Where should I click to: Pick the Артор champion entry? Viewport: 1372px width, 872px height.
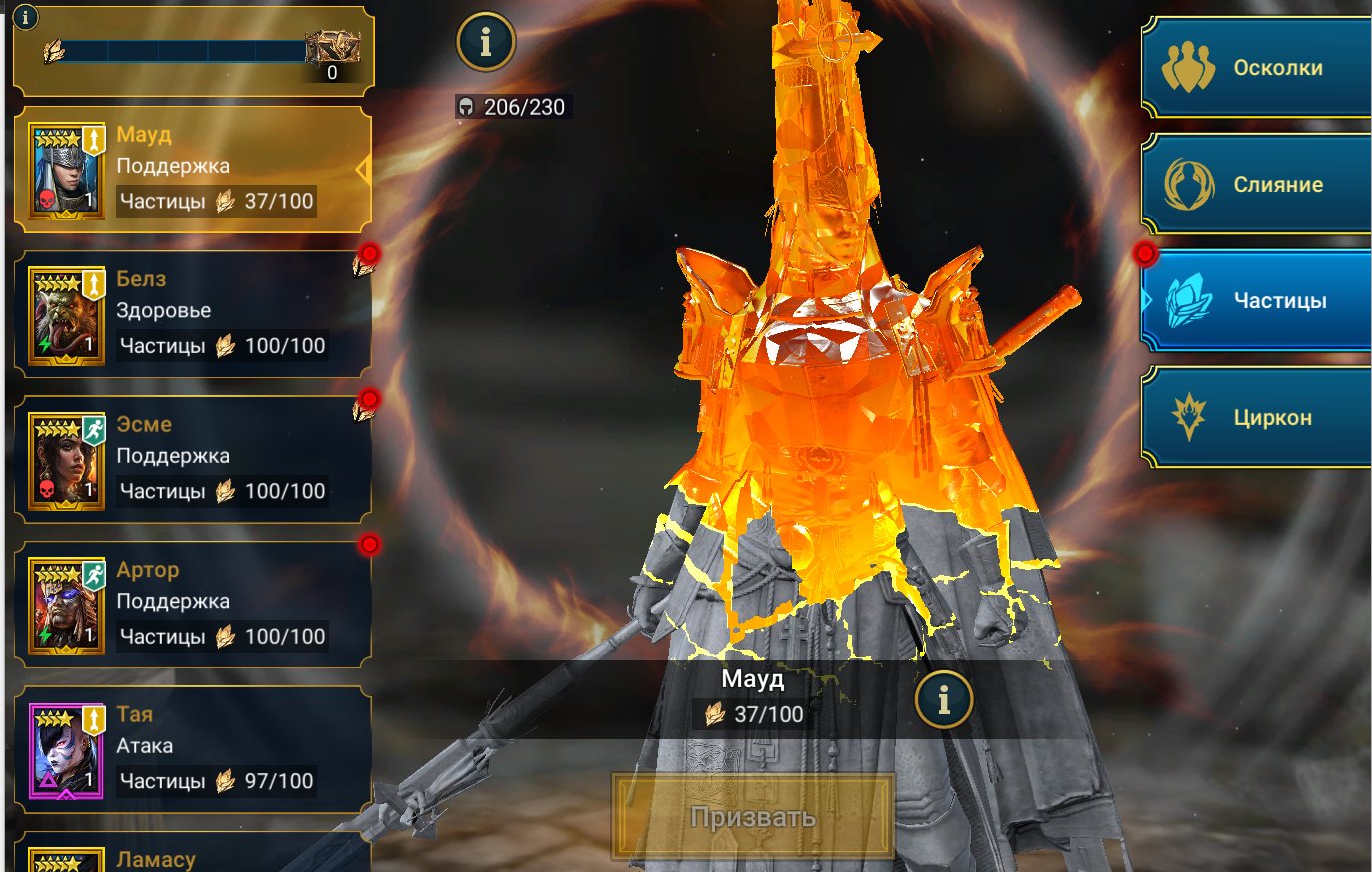(x=193, y=605)
